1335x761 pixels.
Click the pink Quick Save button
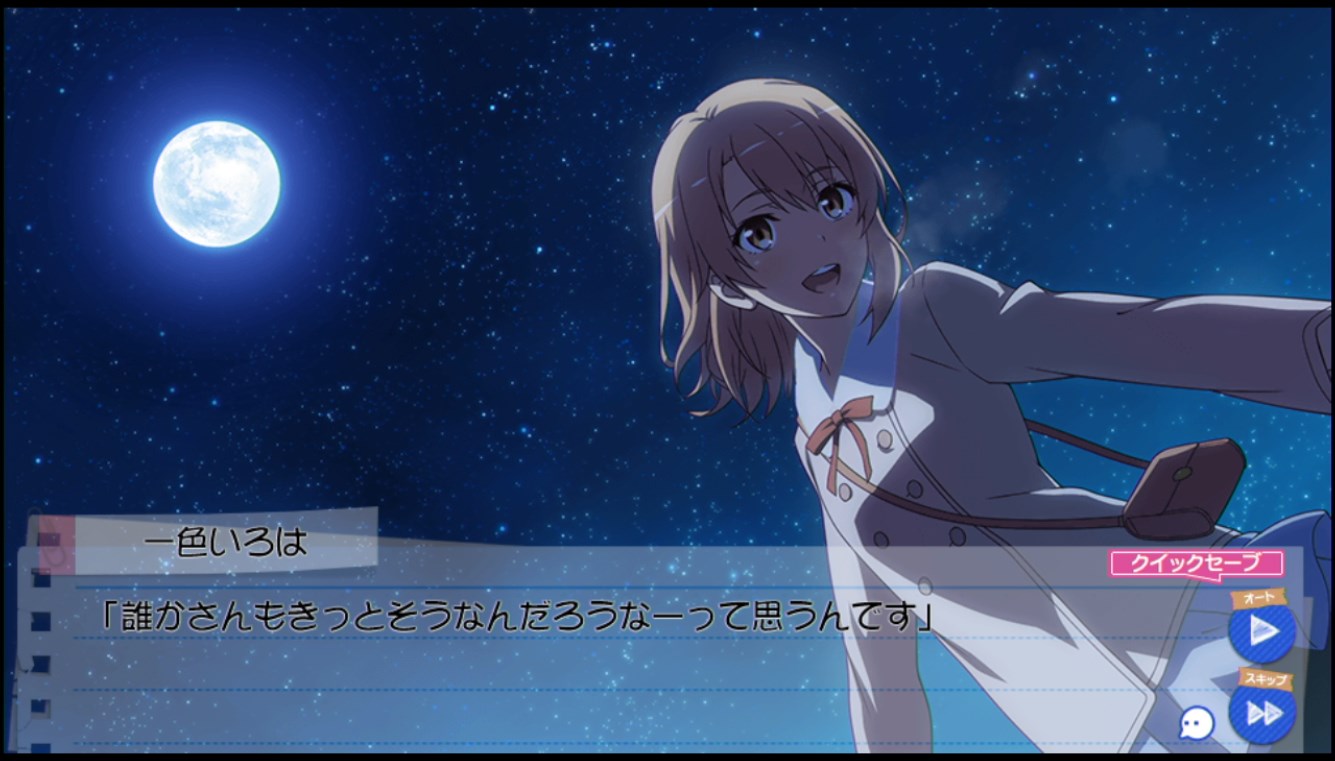pos(1195,564)
